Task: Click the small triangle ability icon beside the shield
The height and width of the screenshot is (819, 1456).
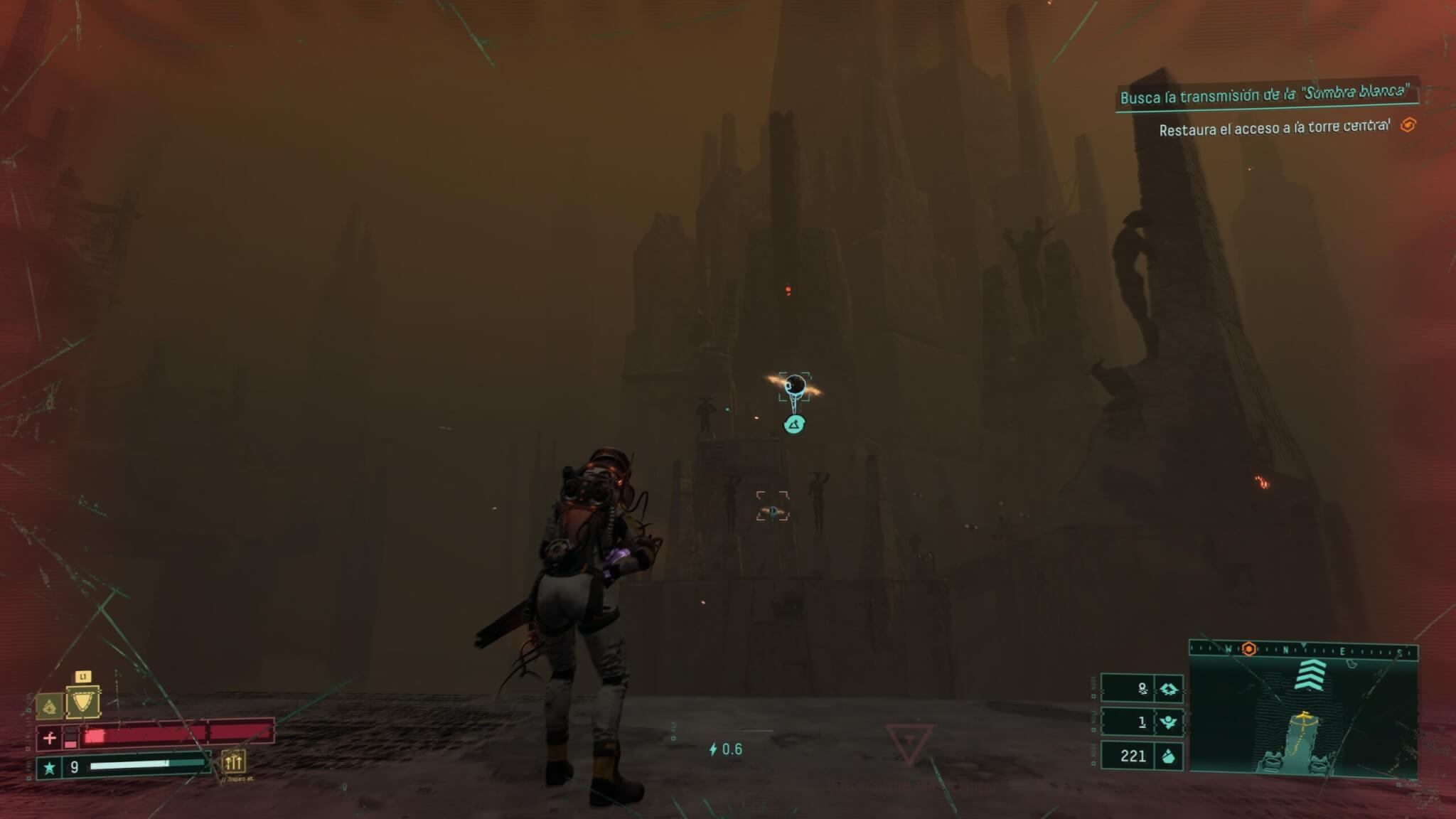Action: (49, 706)
